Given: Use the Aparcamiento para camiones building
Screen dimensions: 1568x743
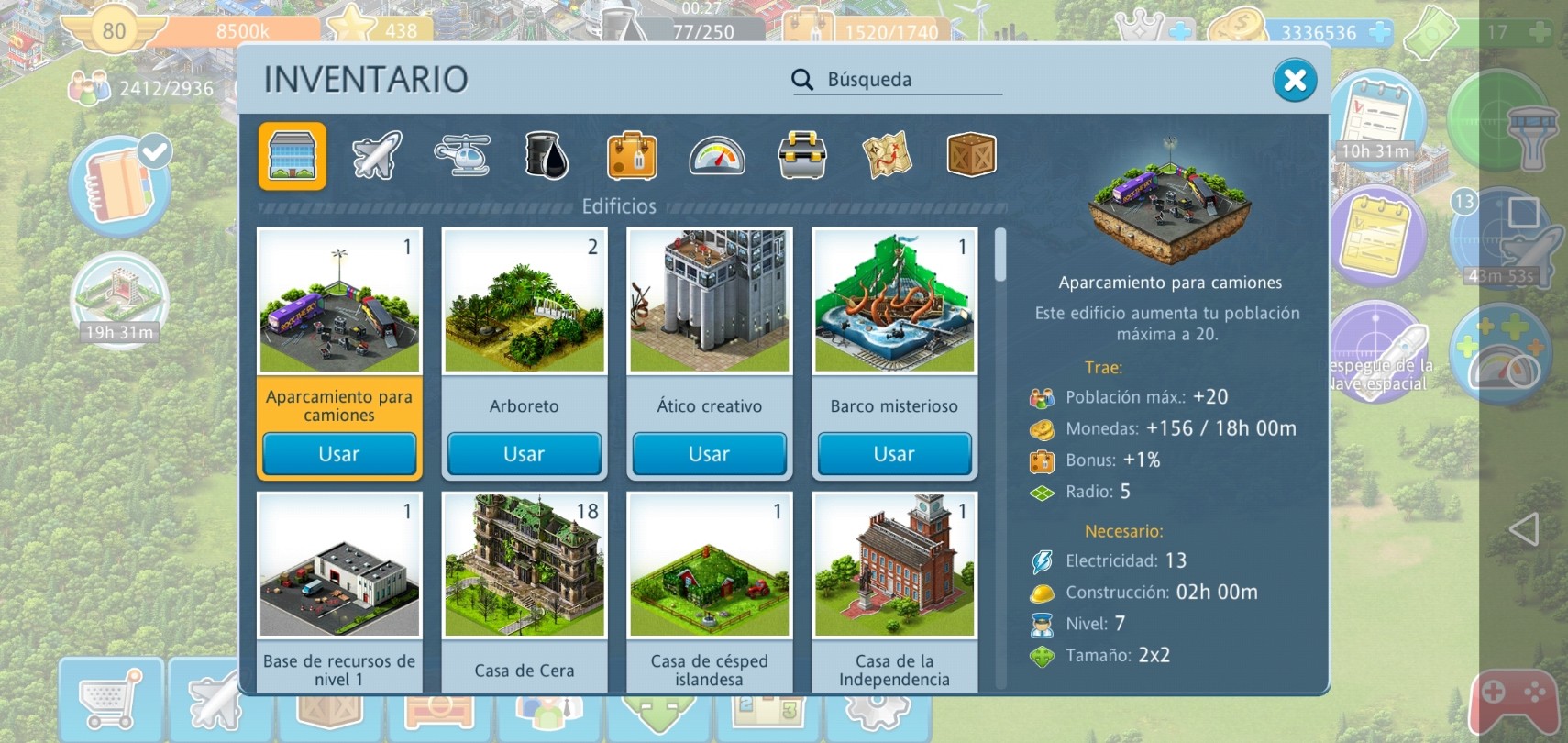Looking at the screenshot, I should pyautogui.click(x=339, y=454).
